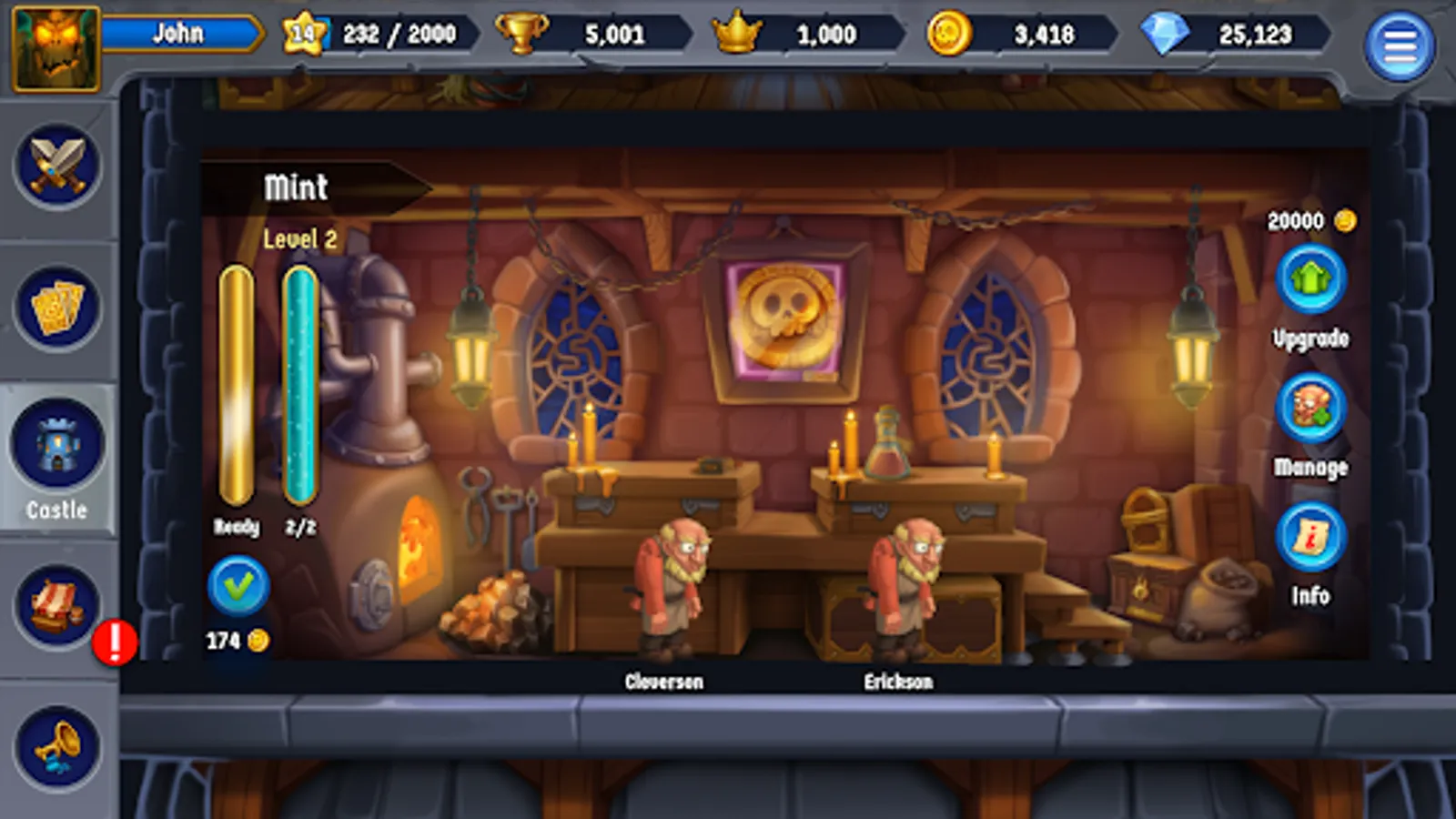The height and width of the screenshot is (819, 1456).
Task: Click the 20000 coin upgrade cost label
Action: 1297,218
